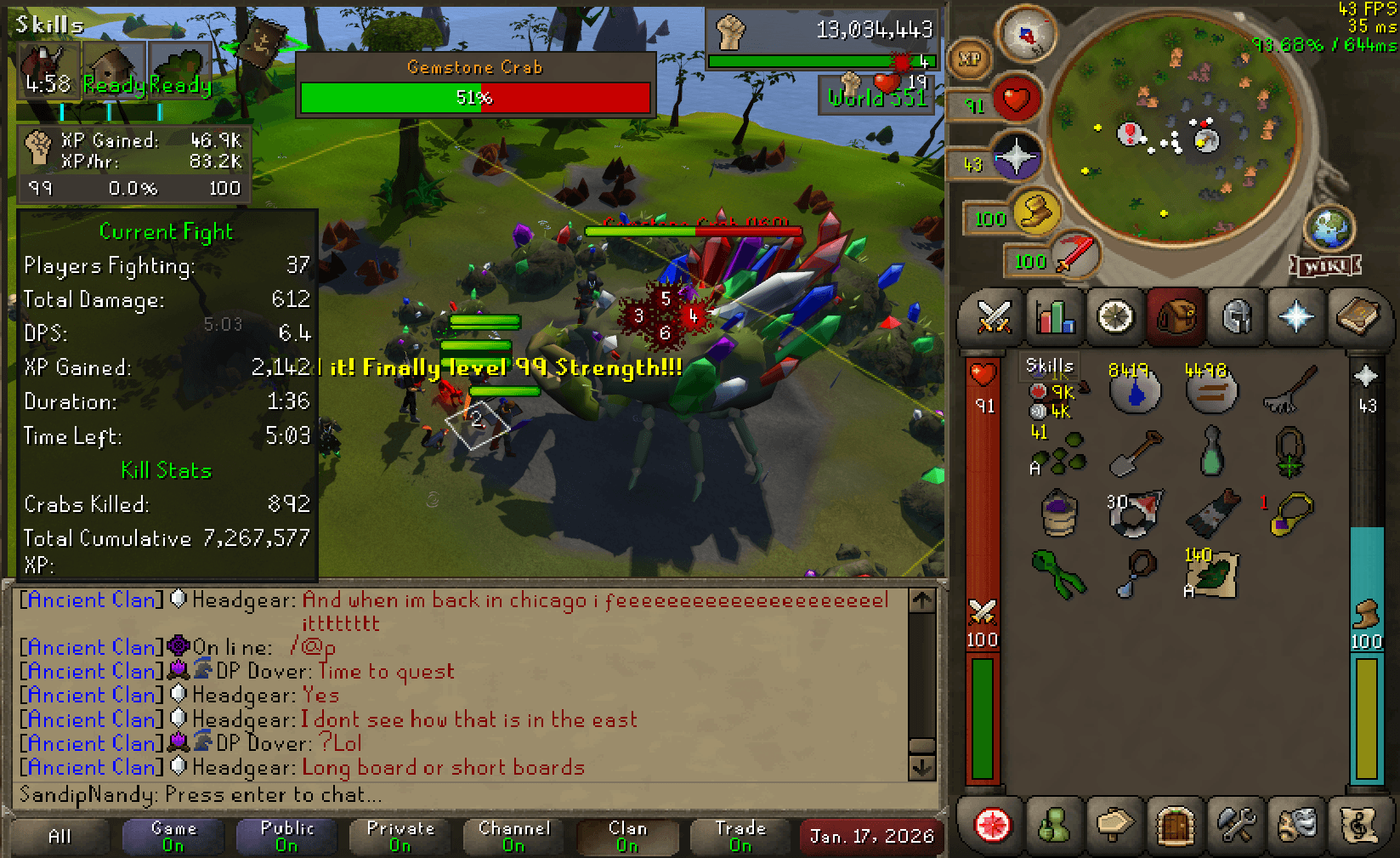Open the Quest list compass icon
This screenshot has height=858, width=1400.
coord(1114,318)
